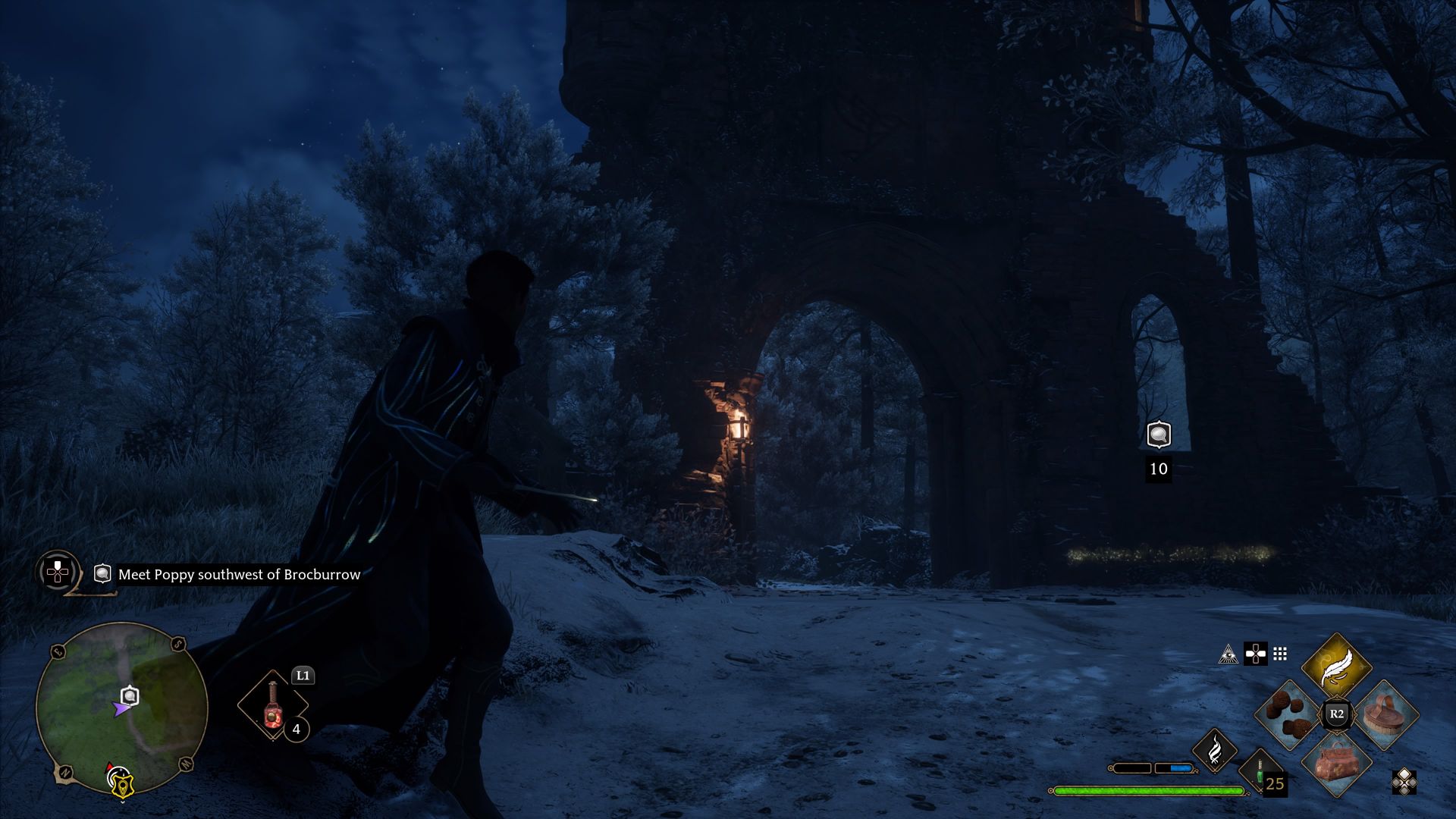Click the four-diamond spell set selector

click(1404, 782)
